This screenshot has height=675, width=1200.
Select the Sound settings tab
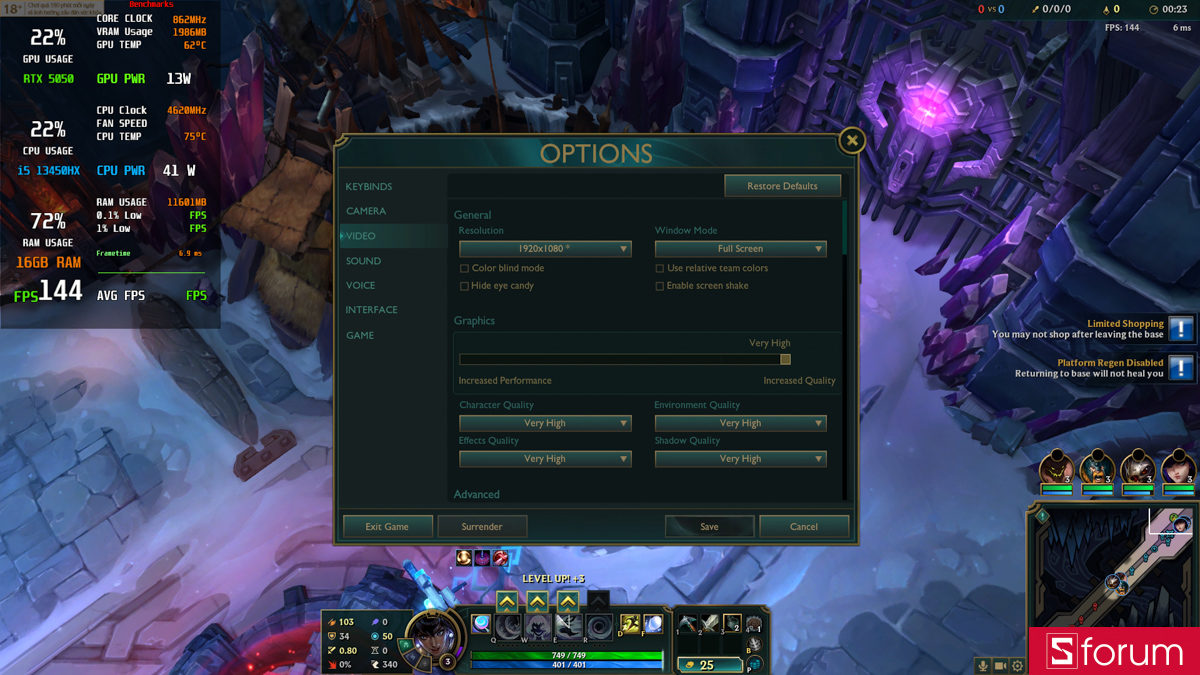363,261
